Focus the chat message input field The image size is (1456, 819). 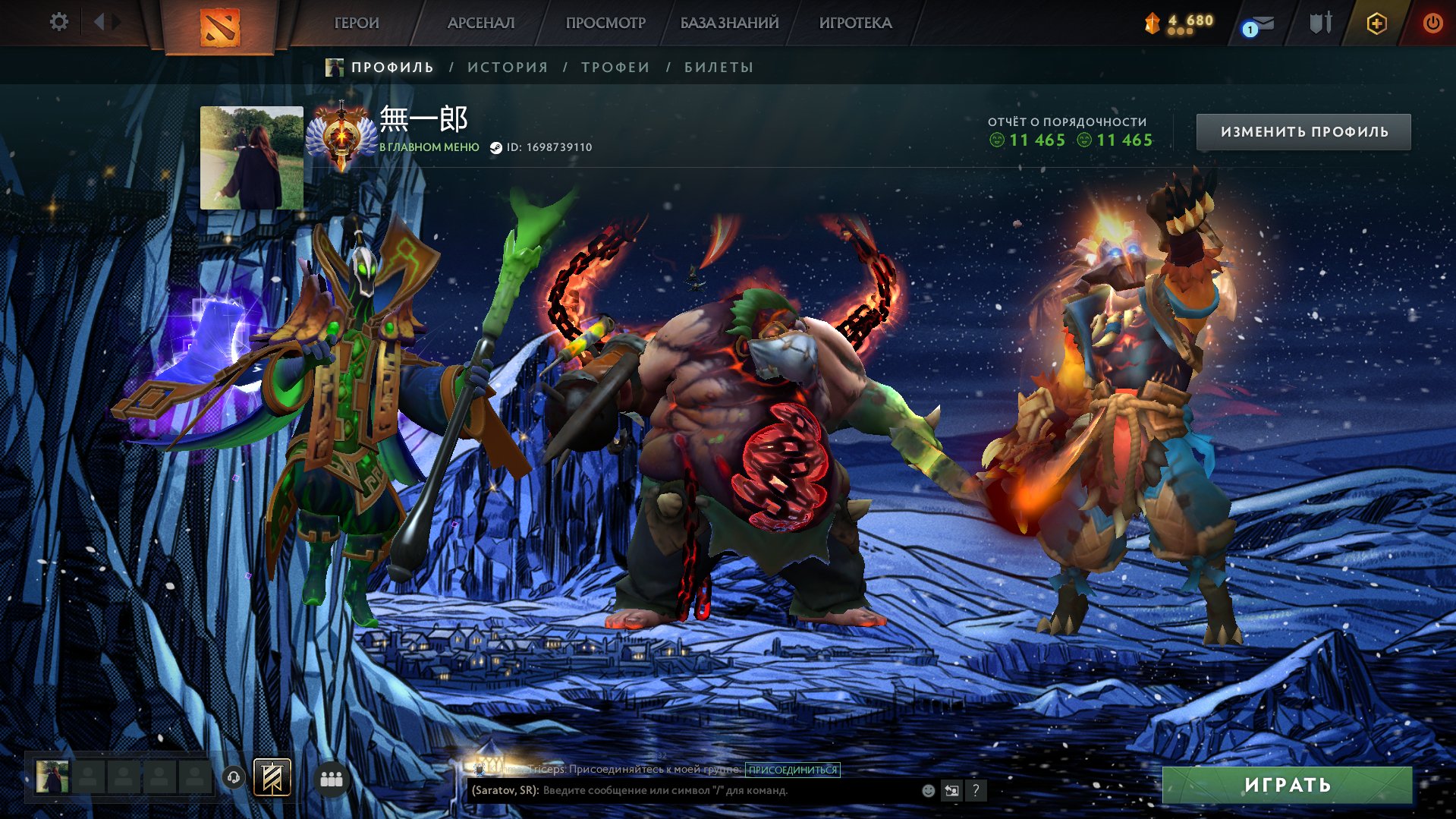728,790
